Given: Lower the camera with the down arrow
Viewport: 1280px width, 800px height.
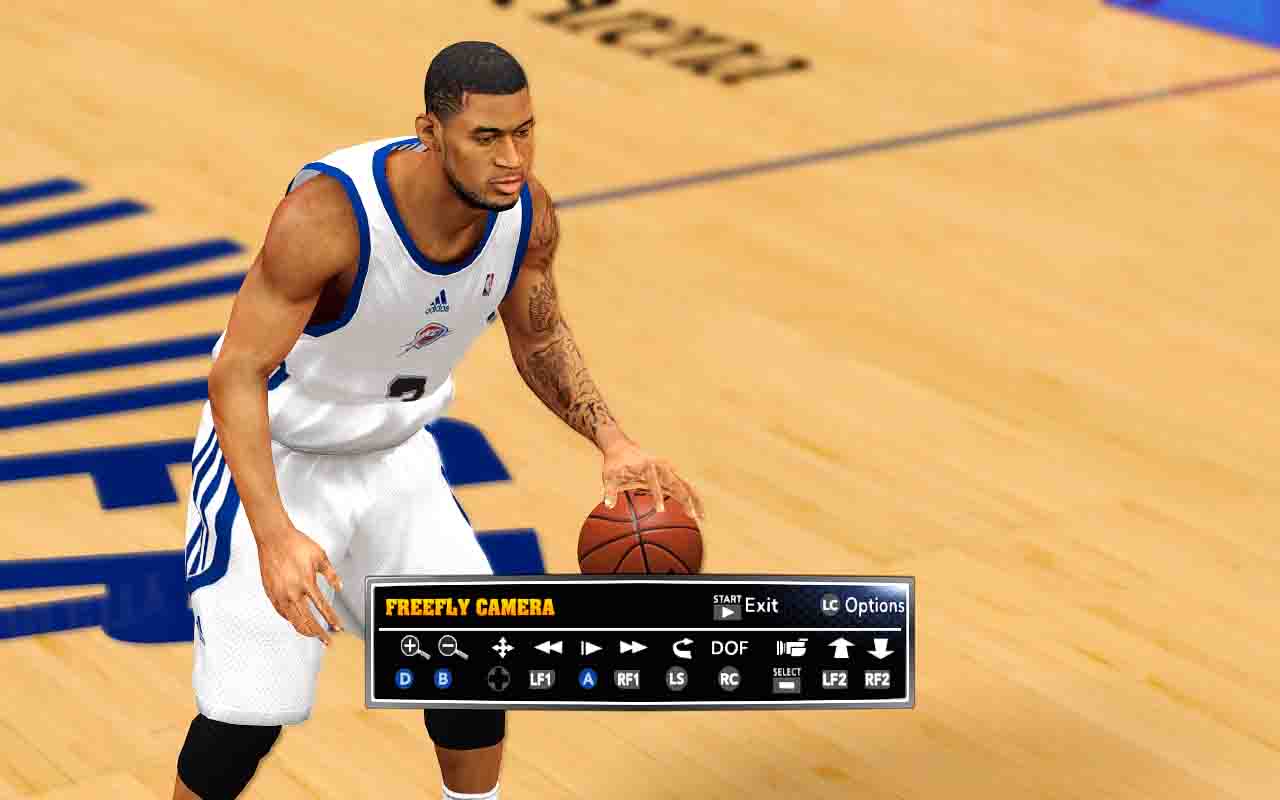Looking at the screenshot, I should [x=880, y=647].
